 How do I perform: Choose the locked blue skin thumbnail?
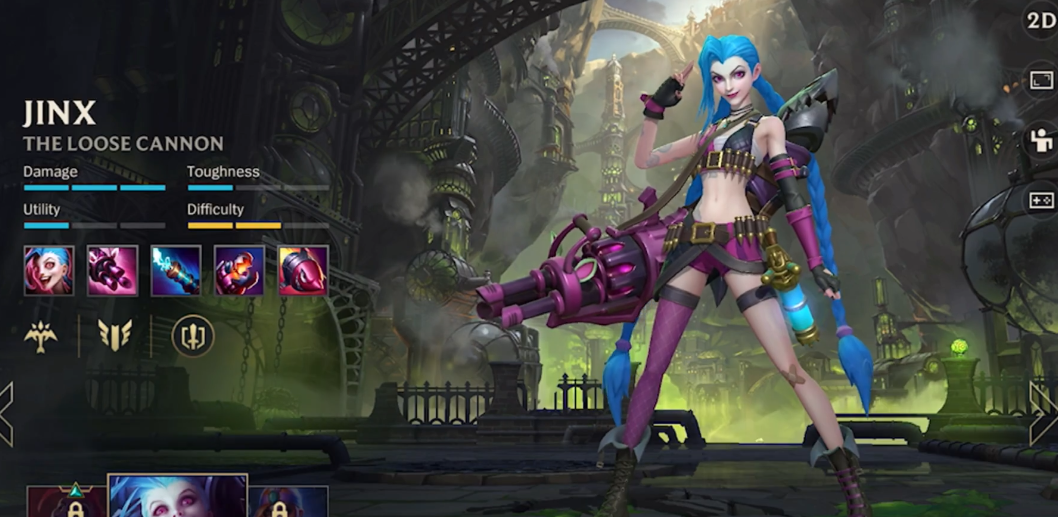pos(289,502)
